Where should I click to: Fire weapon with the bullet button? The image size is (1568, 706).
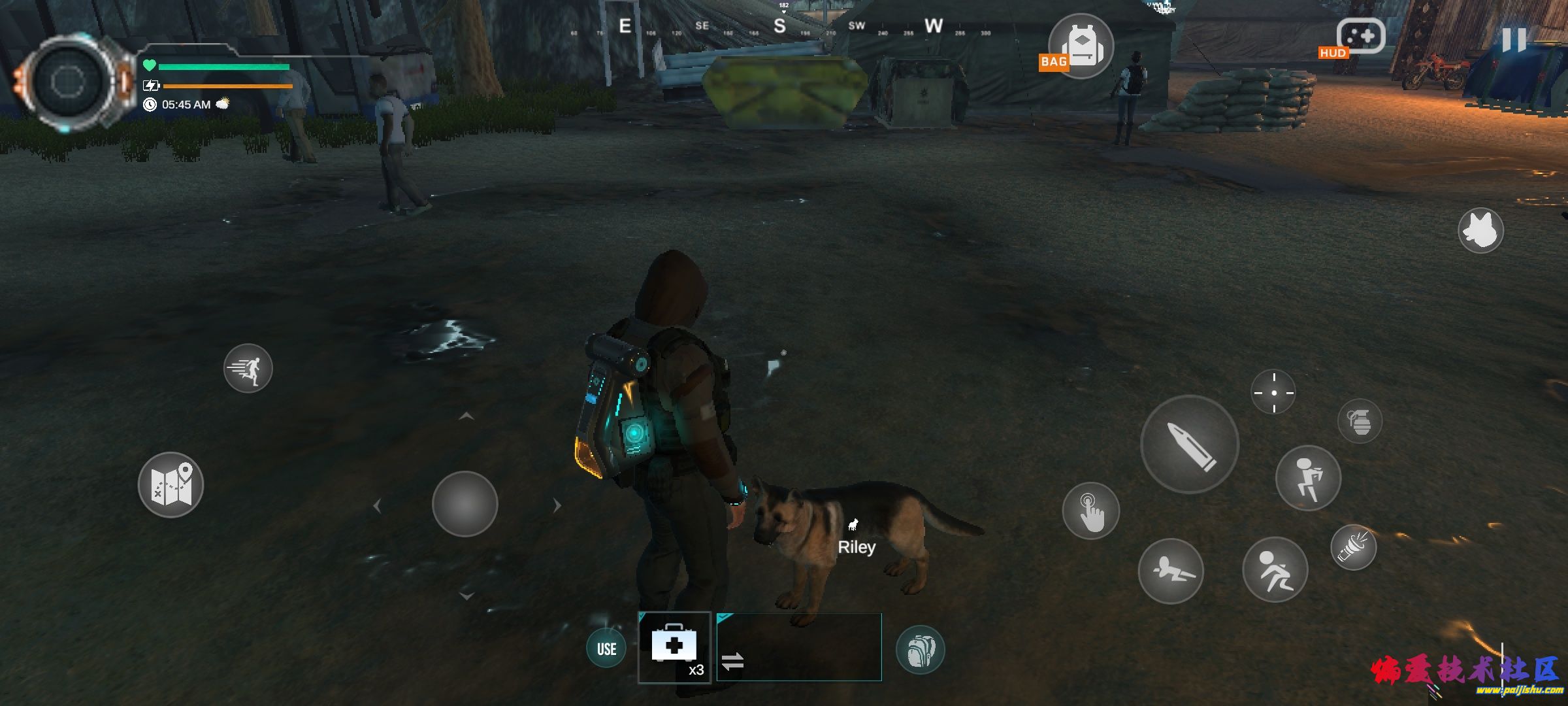pos(1189,445)
